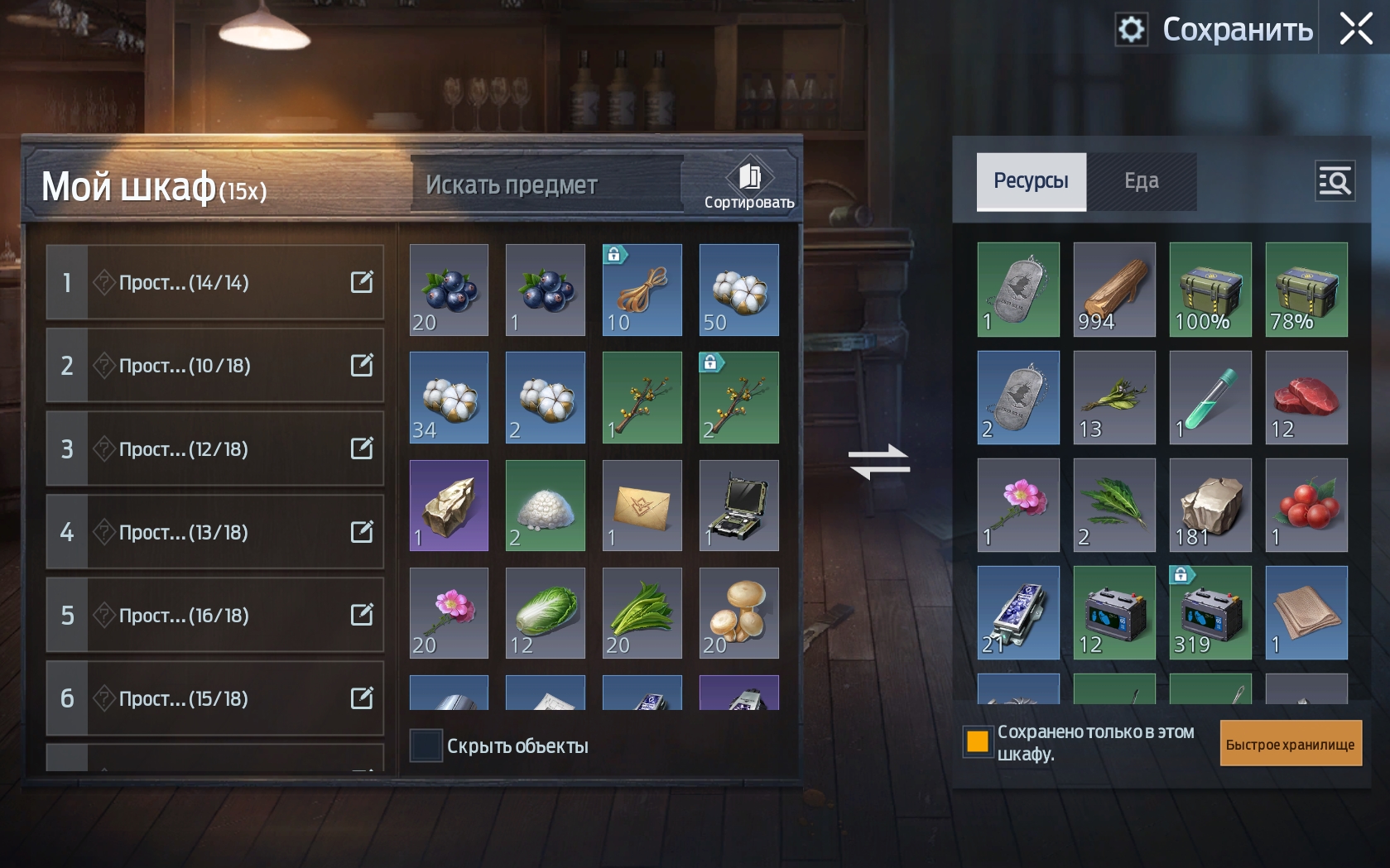Open the inventory search magnifier icon
This screenshot has height=868, width=1390.
(x=1335, y=181)
